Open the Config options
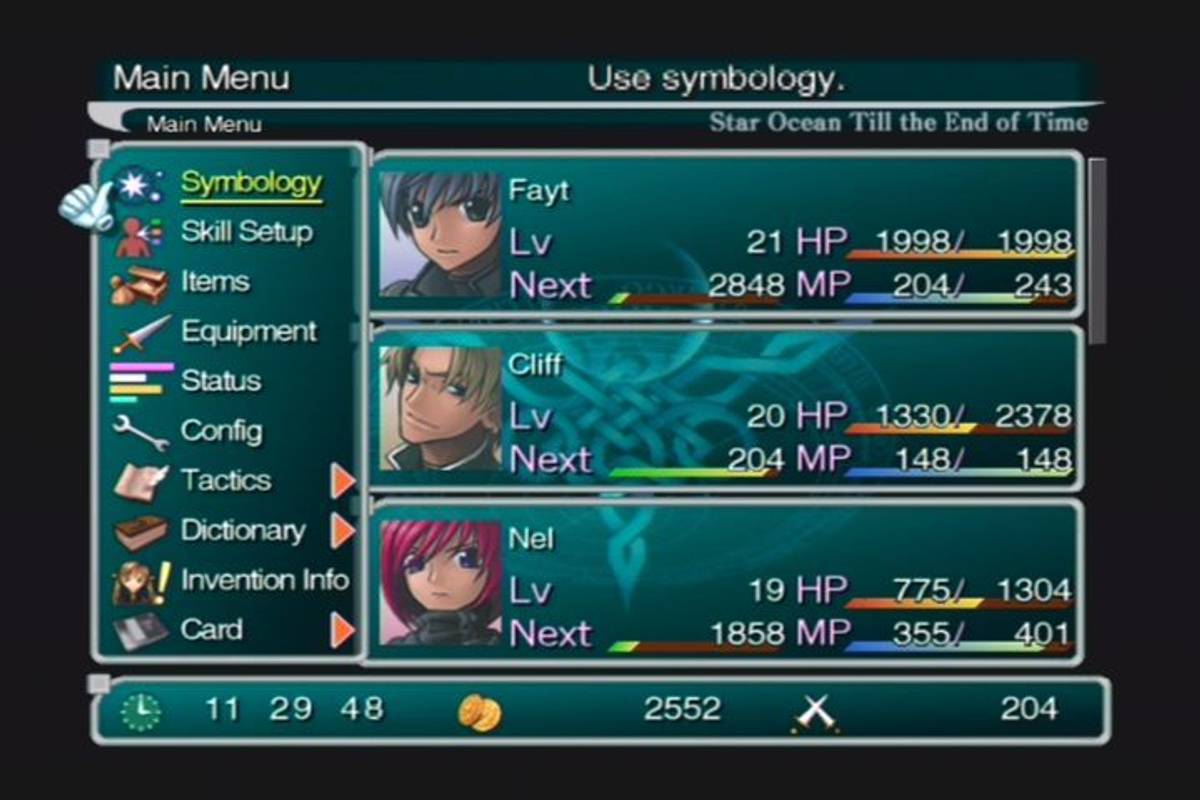1200x800 pixels. click(221, 431)
